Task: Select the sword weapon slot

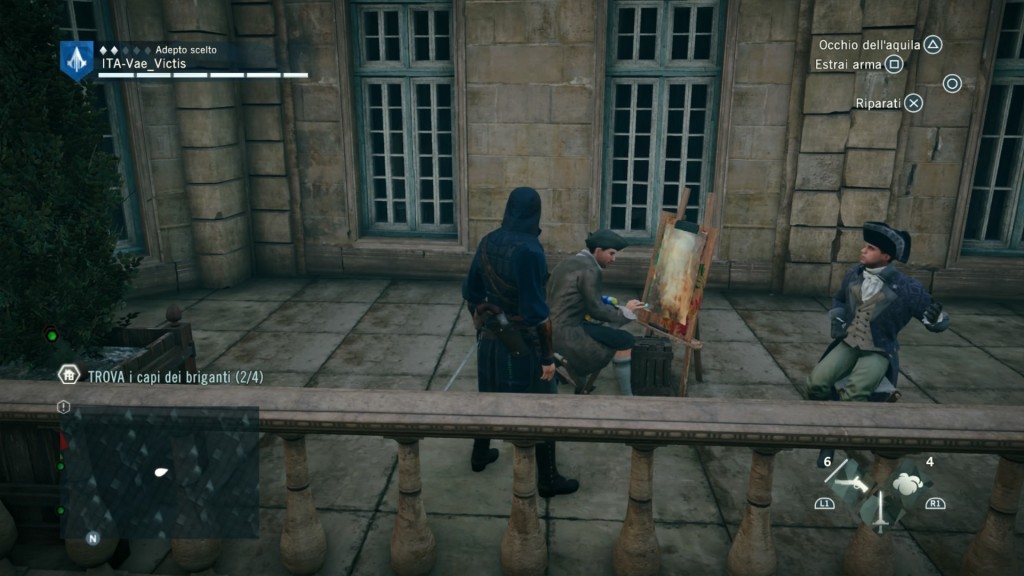Action: [879, 510]
